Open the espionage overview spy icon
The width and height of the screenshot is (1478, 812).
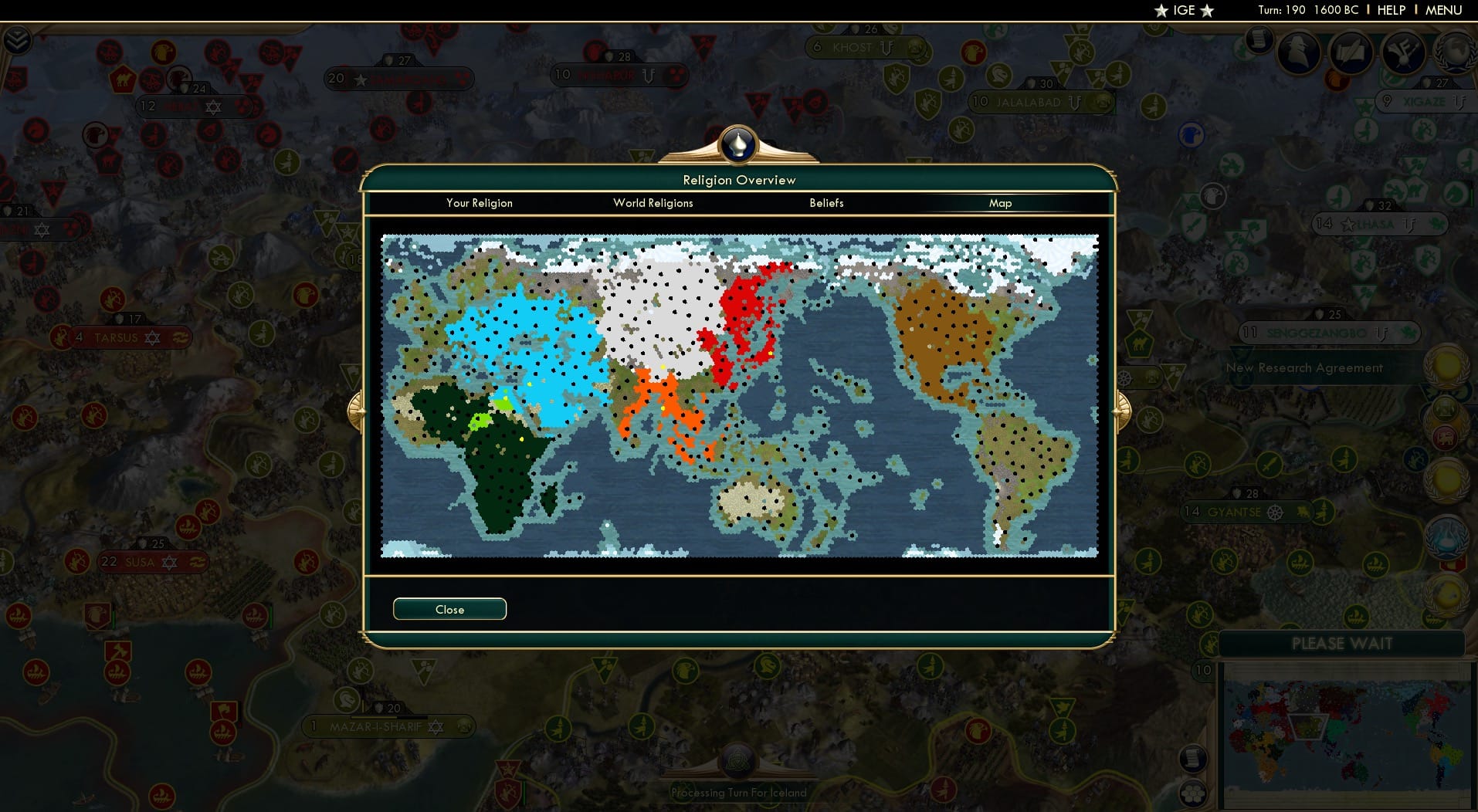pyautogui.click(x=1297, y=54)
